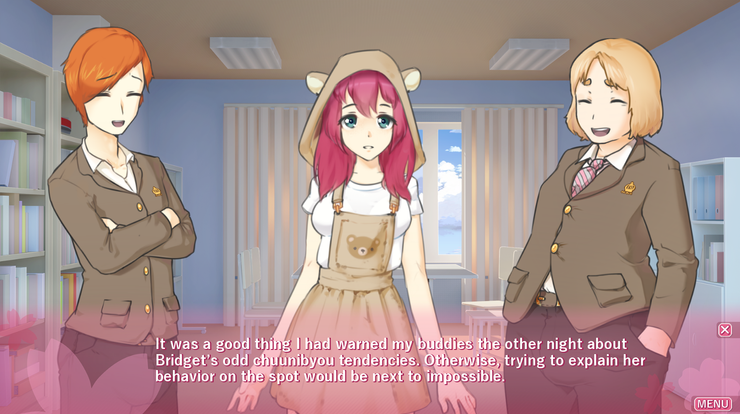Hide the dialogue box with the X button
Screen dimensions: 740x414
pos(725,329)
